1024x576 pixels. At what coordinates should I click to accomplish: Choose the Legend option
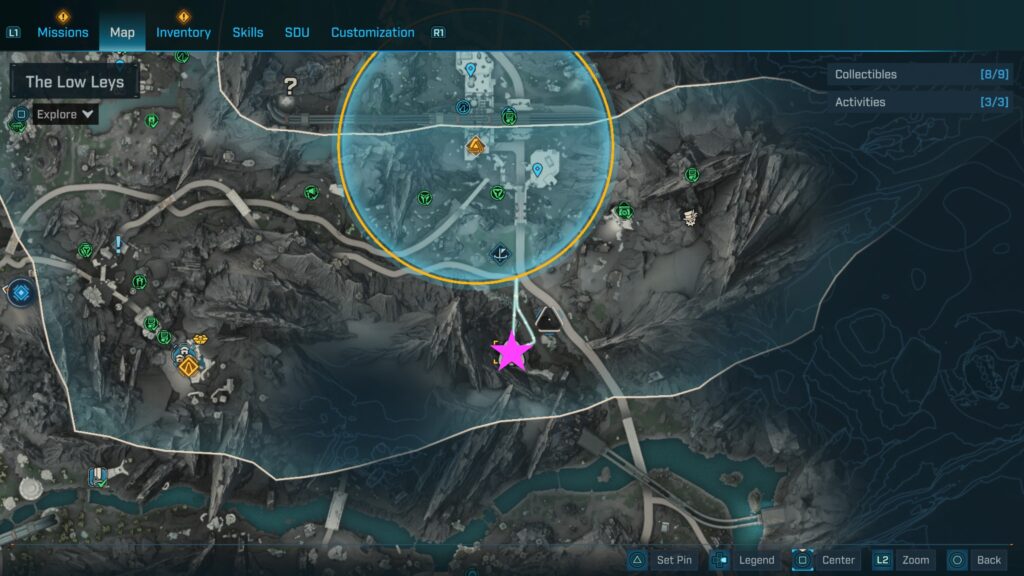744,560
